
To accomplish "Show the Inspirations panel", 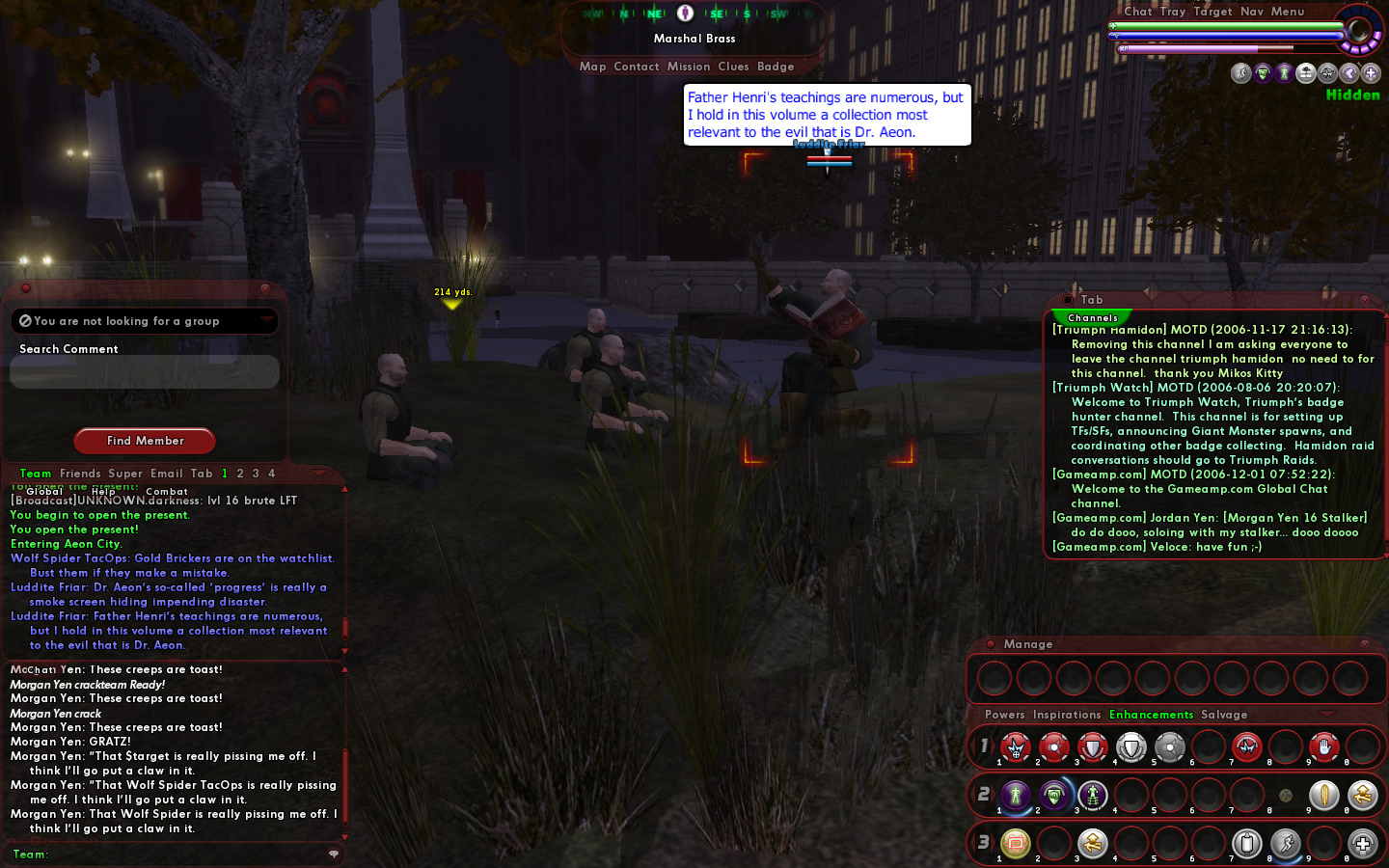I will [1067, 715].
